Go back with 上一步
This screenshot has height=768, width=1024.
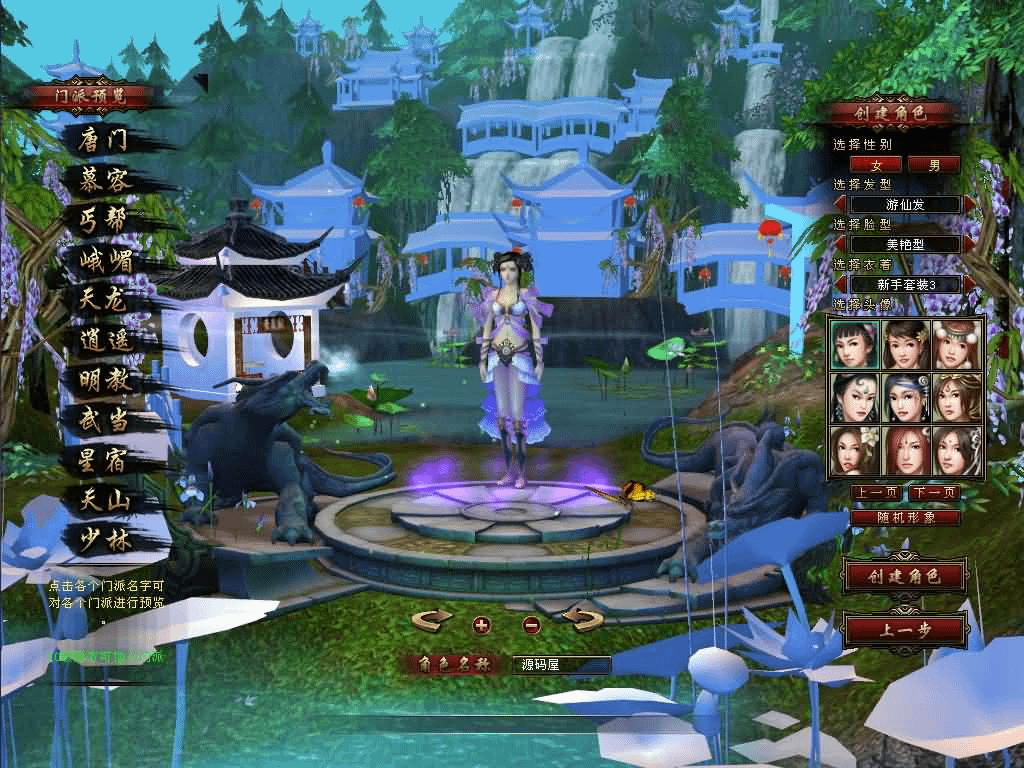pyautogui.click(x=905, y=631)
